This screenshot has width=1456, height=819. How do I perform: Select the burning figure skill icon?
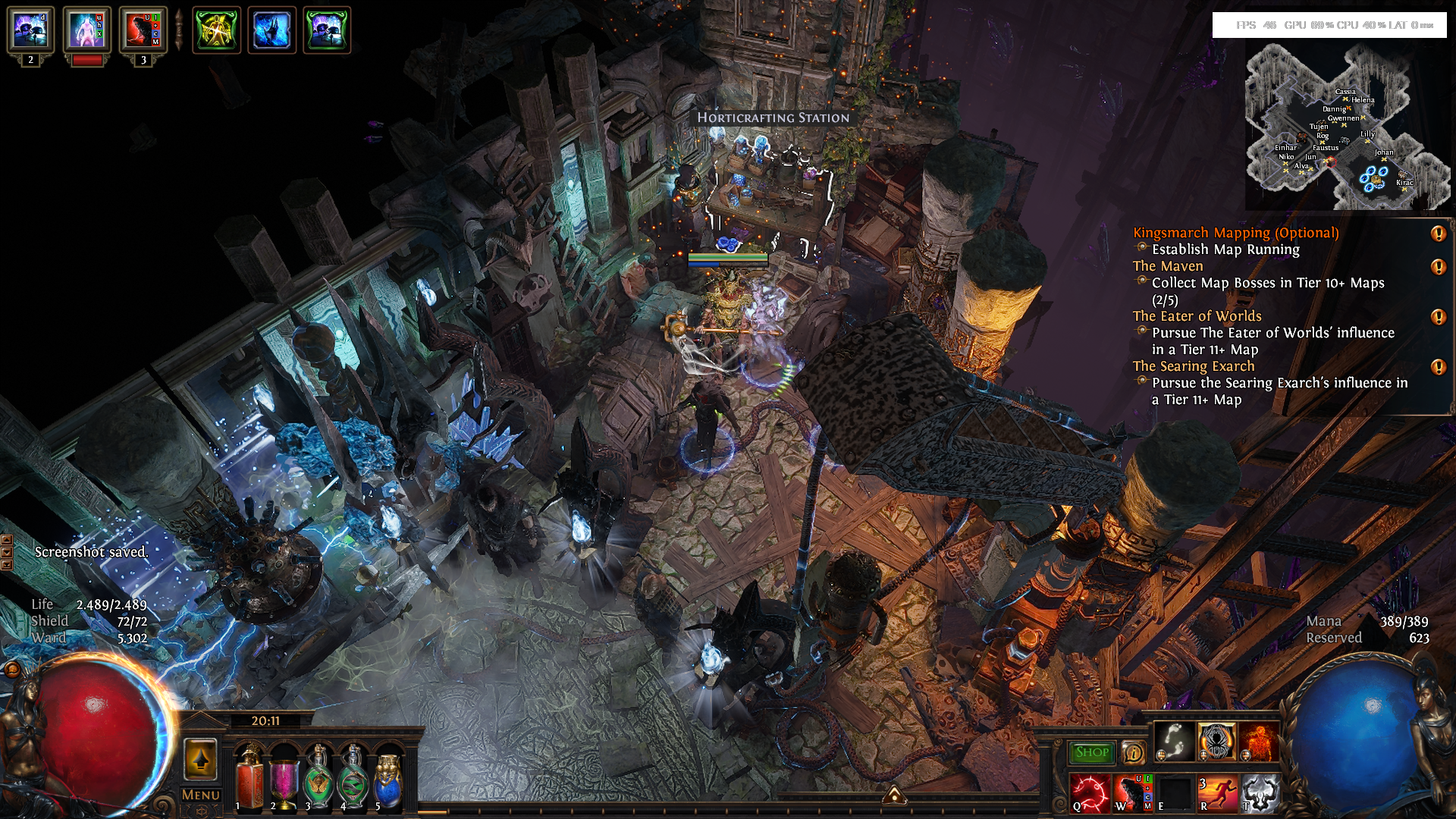pos(1259,741)
